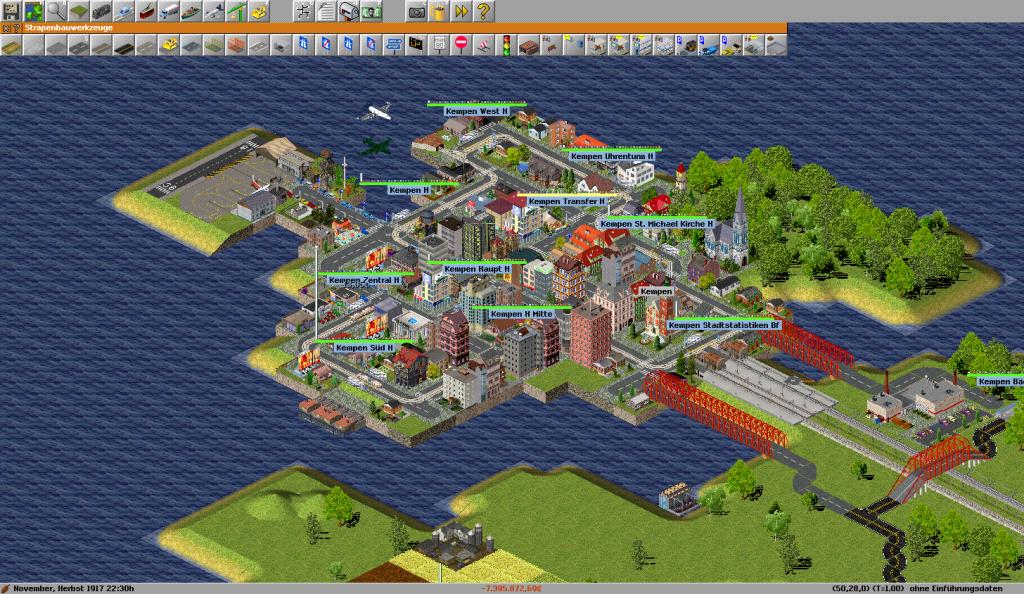This screenshot has width=1024, height=594.
Task: Select the no-entry road sign tool
Action: click(461, 44)
